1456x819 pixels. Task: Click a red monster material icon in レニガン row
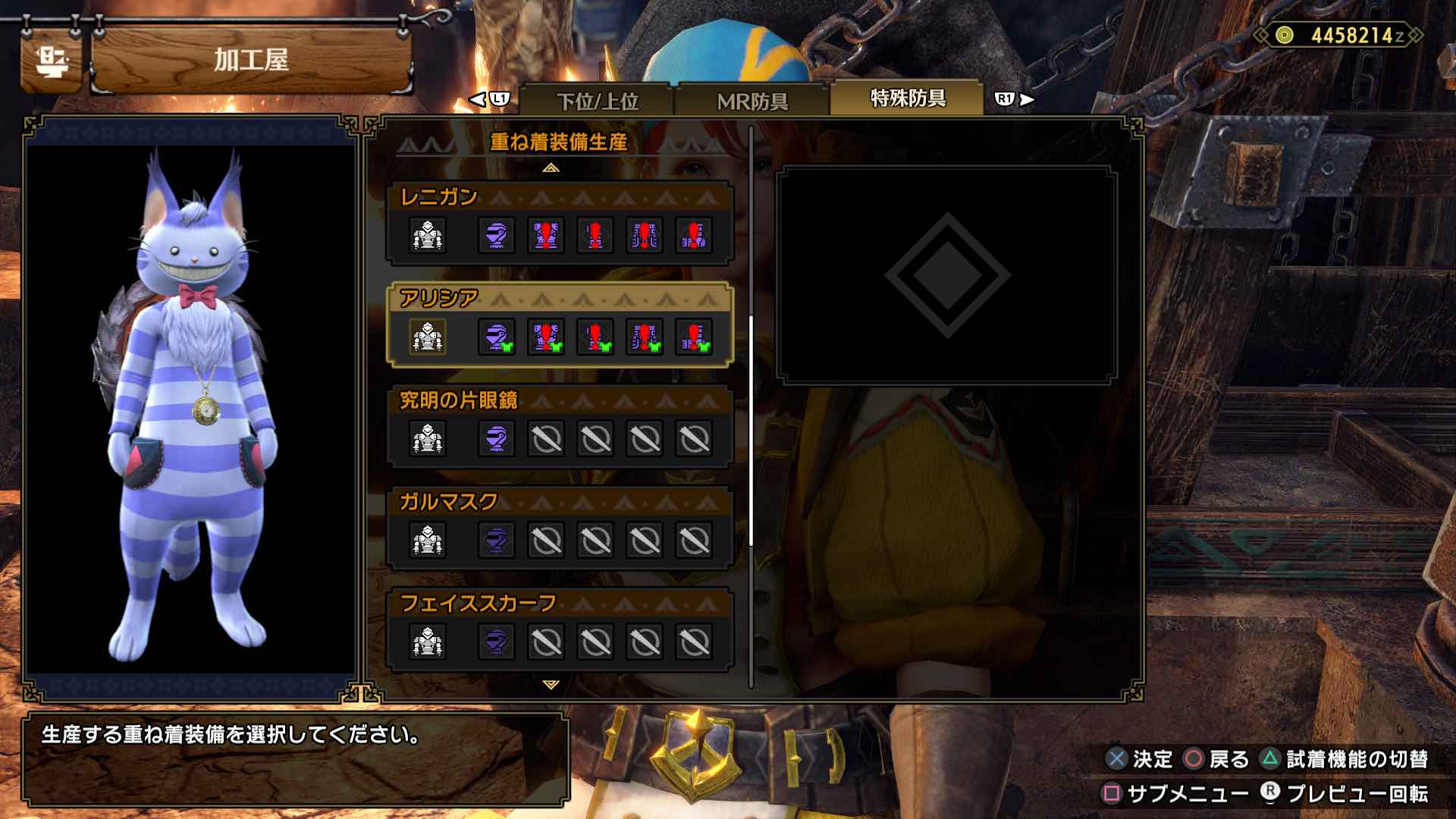point(545,236)
